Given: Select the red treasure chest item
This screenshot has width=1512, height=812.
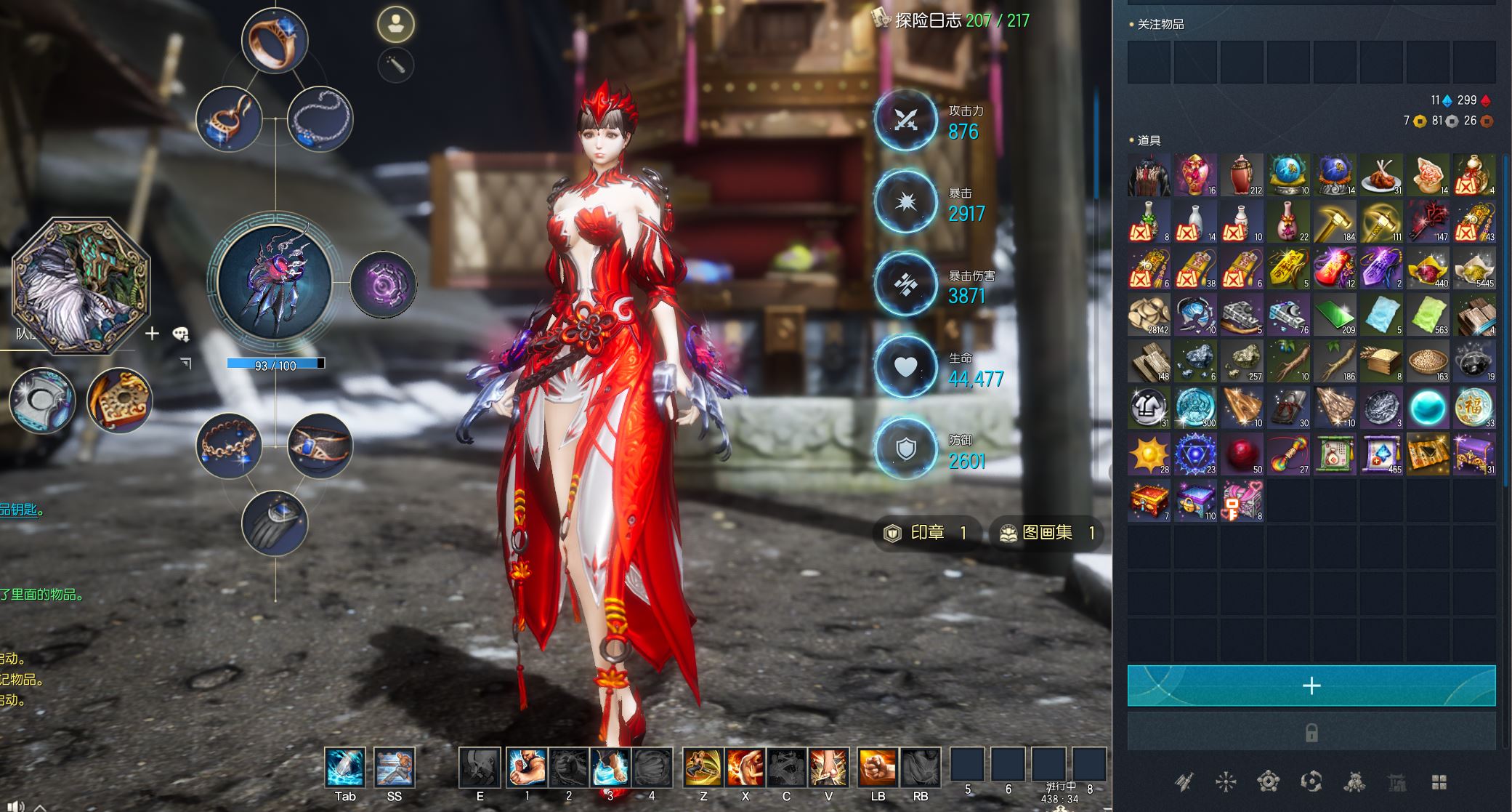Looking at the screenshot, I should [x=1149, y=501].
